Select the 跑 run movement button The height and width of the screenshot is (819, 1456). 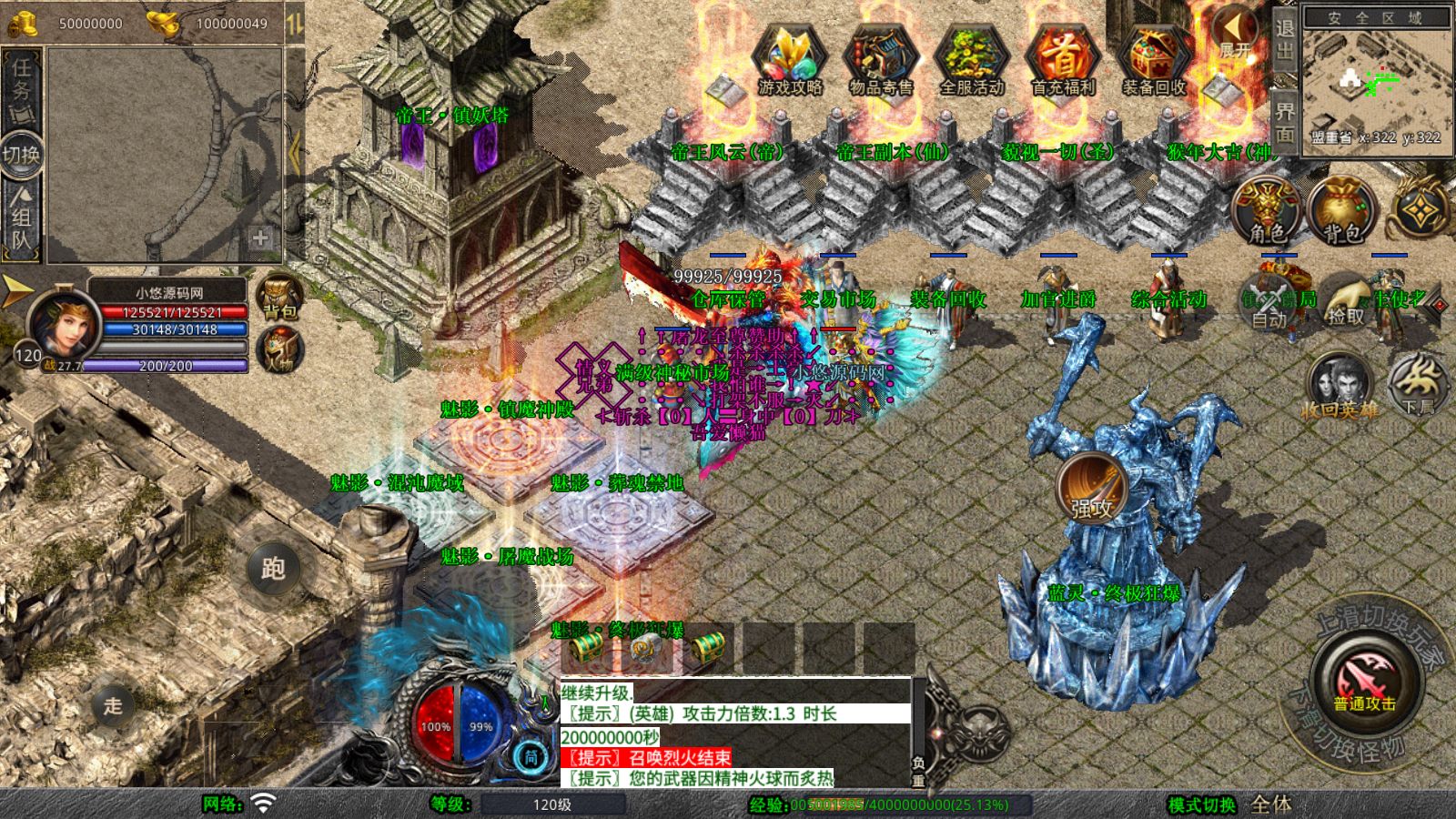273,569
